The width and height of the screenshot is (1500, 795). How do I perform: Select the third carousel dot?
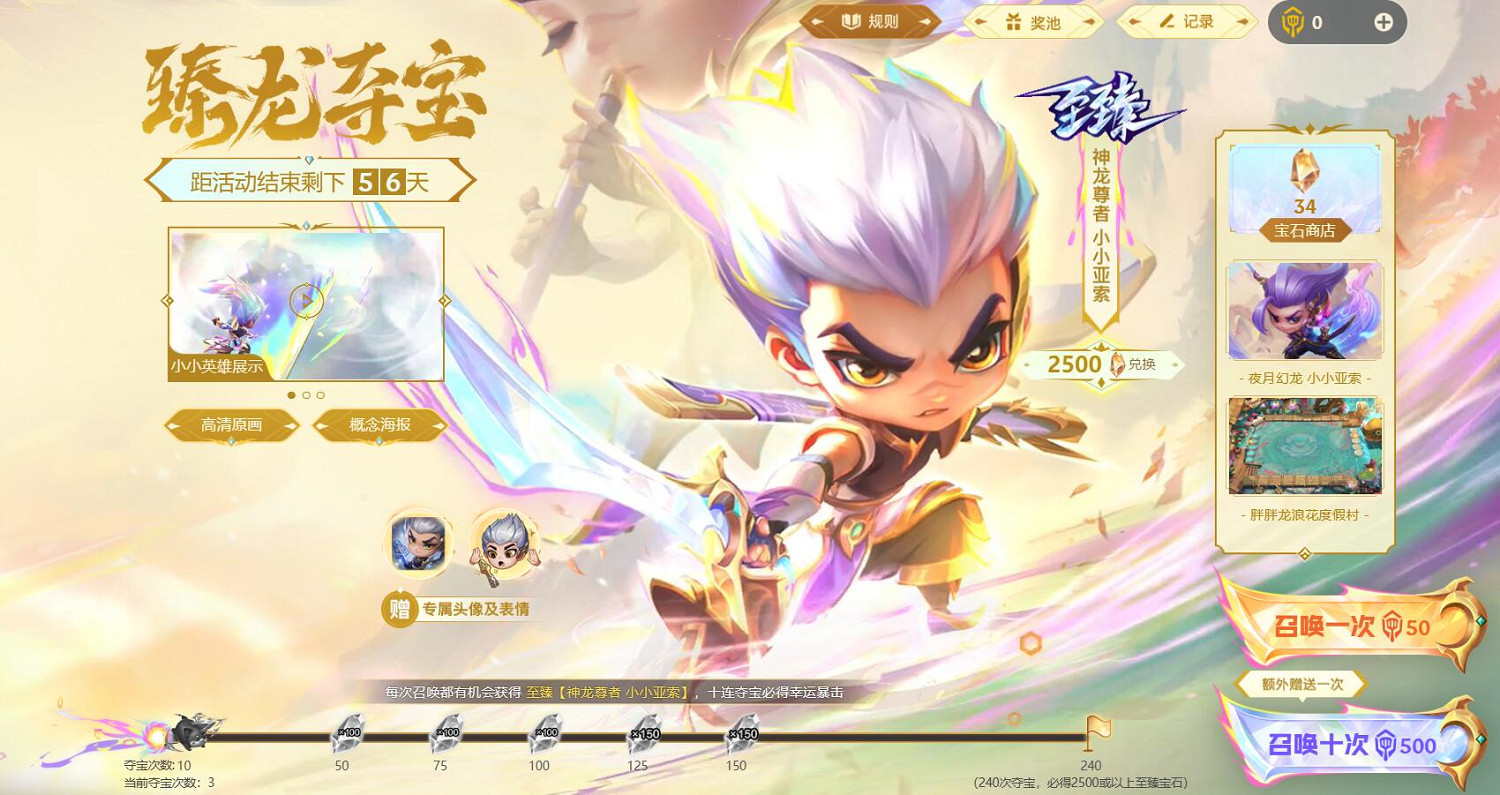click(x=320, y=395)
